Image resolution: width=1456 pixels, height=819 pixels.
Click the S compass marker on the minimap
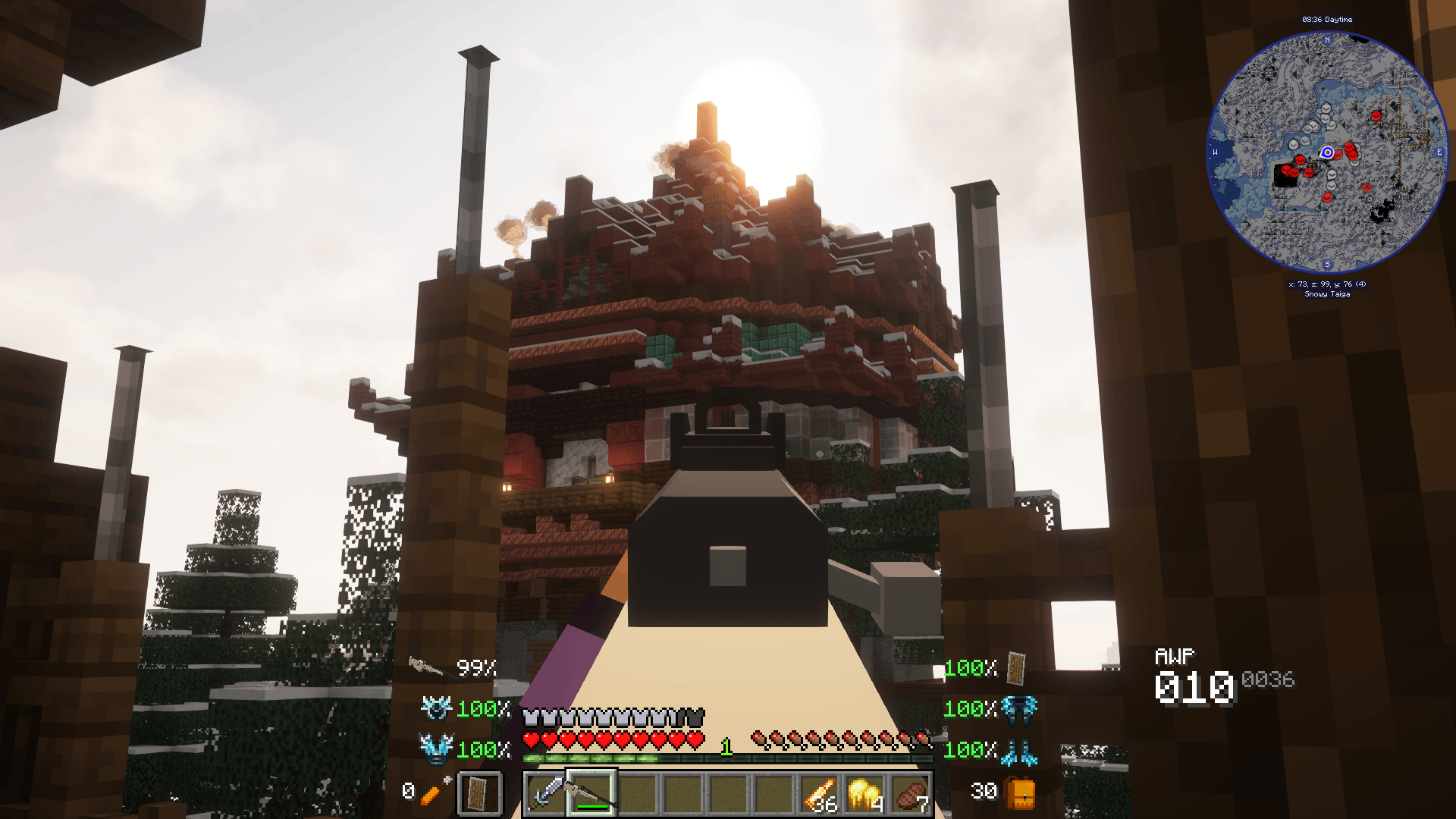pyautogui.click(x=1326, y=266)
